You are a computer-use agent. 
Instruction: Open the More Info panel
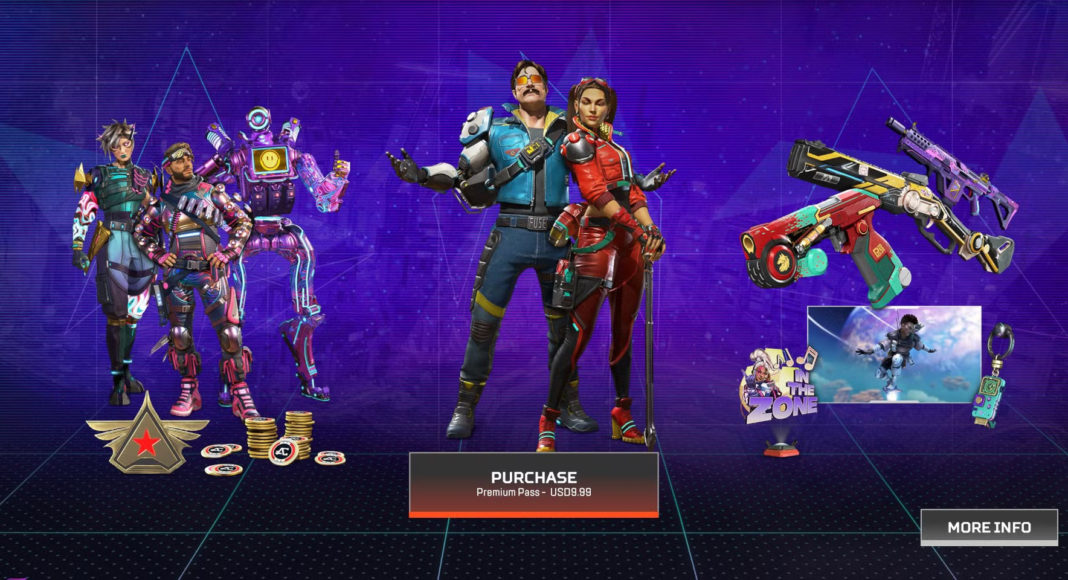coord(988,527)
